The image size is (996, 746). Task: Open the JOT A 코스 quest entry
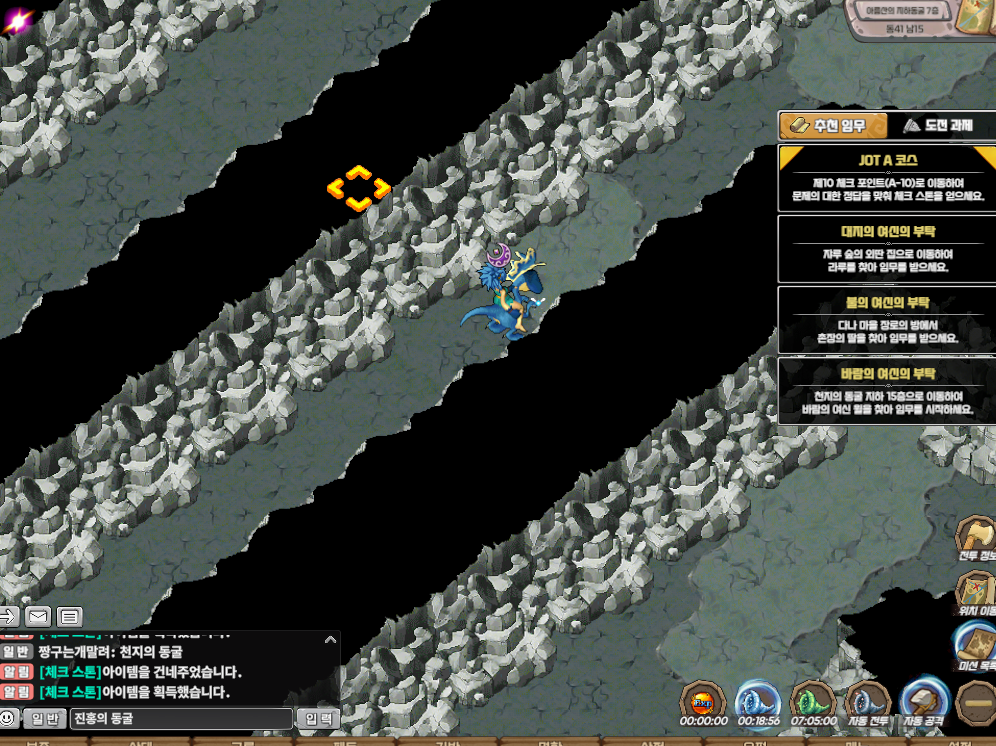coord(887,178)
